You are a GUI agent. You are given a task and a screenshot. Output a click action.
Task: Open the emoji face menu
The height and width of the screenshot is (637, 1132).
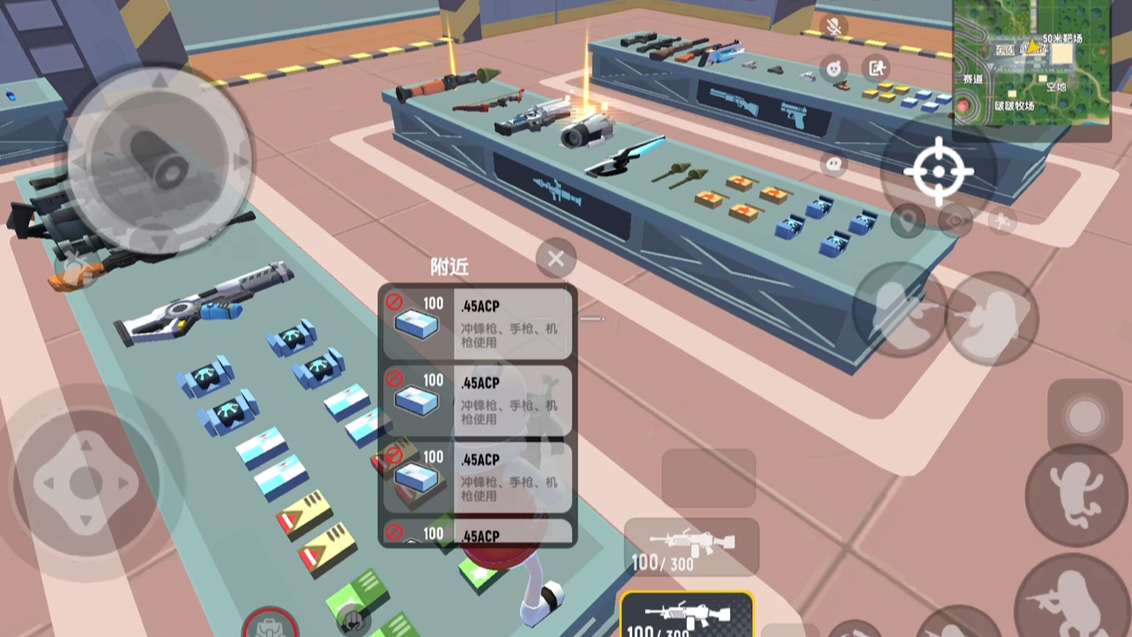point(834,68)
